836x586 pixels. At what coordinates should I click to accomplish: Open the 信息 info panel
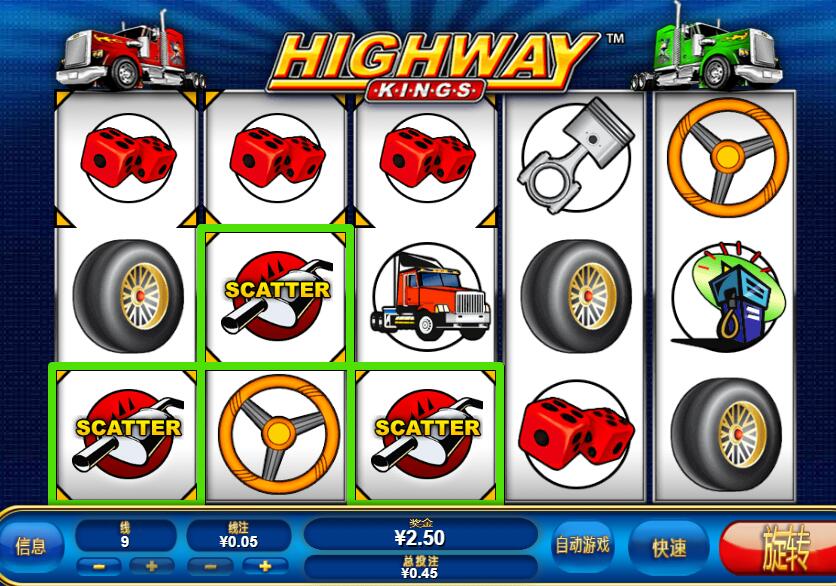31,546
